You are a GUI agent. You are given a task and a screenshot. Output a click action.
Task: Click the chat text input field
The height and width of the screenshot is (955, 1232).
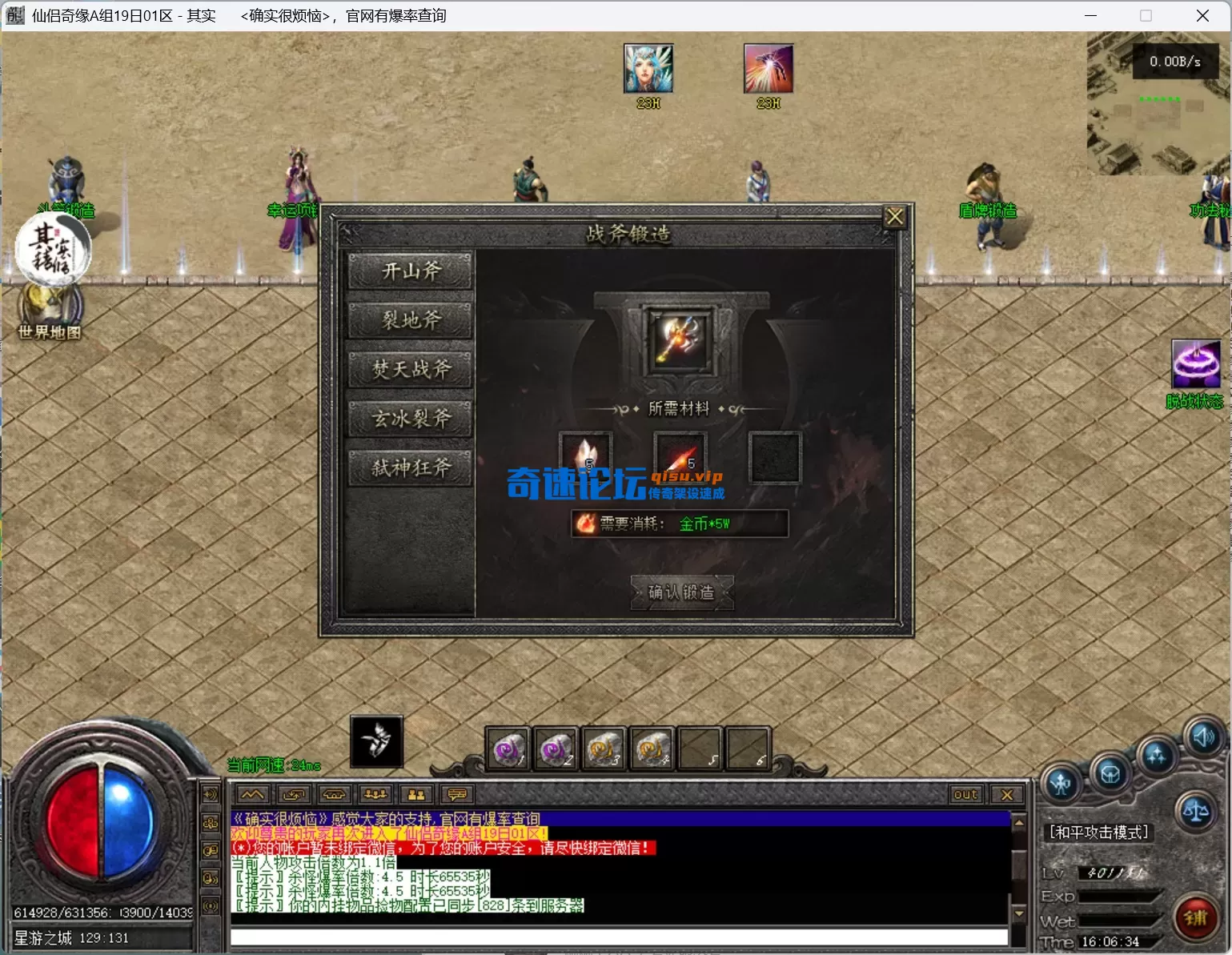click(618, 937)
